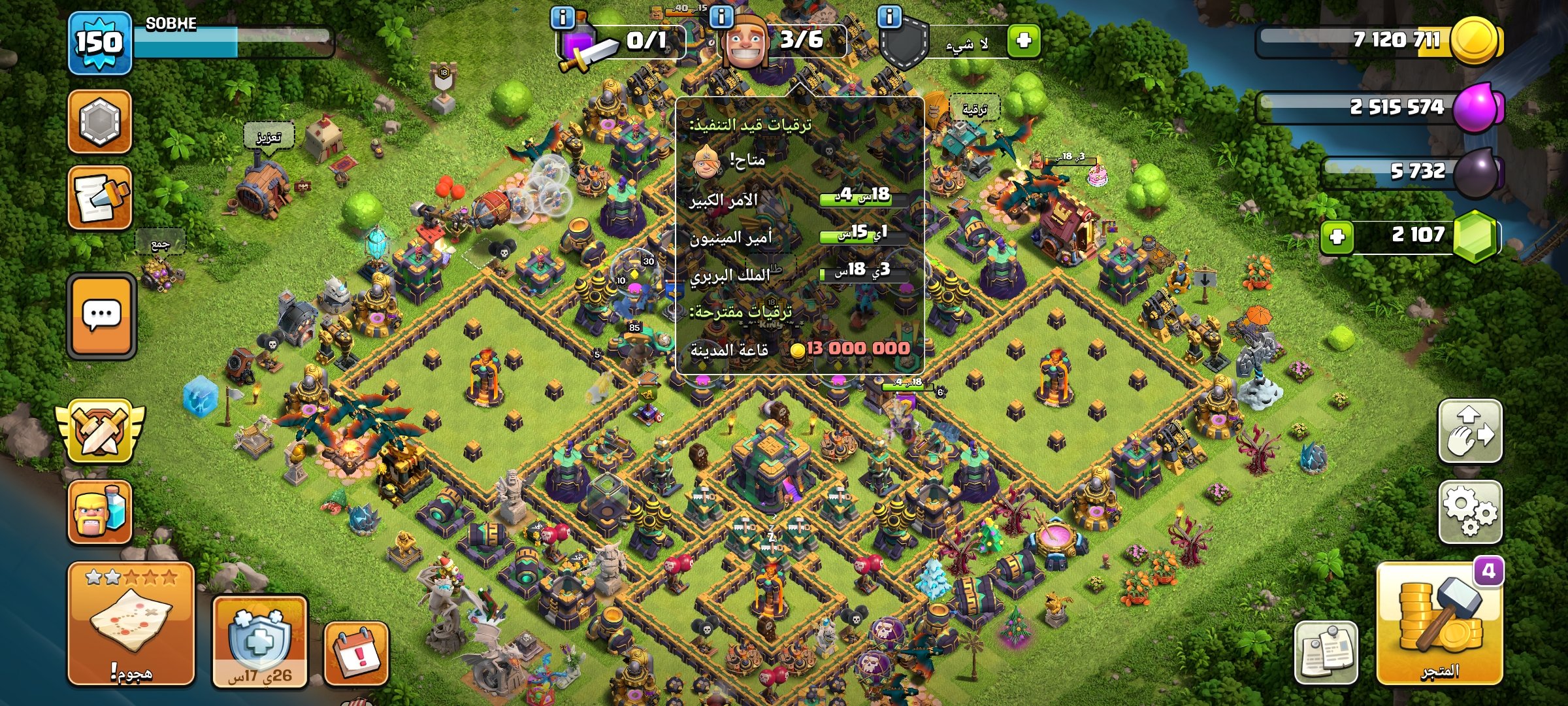The width and height of the screenshot is (1568, 706).
Task: Select the Barbarian King upgrade row
Action: pyautogui.click(x=800, y=275)
